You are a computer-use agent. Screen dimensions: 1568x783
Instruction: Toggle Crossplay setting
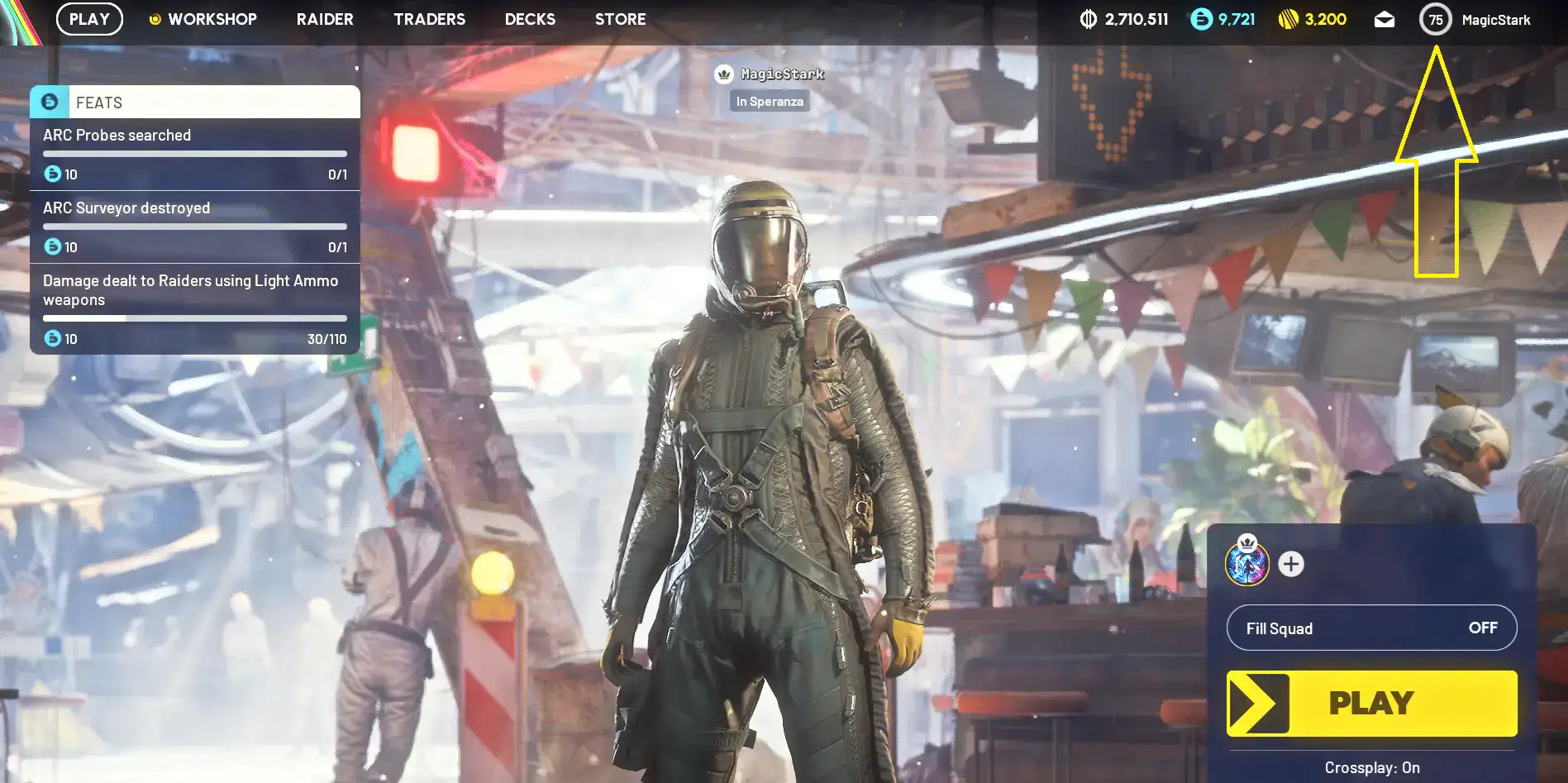point(1371,767)
